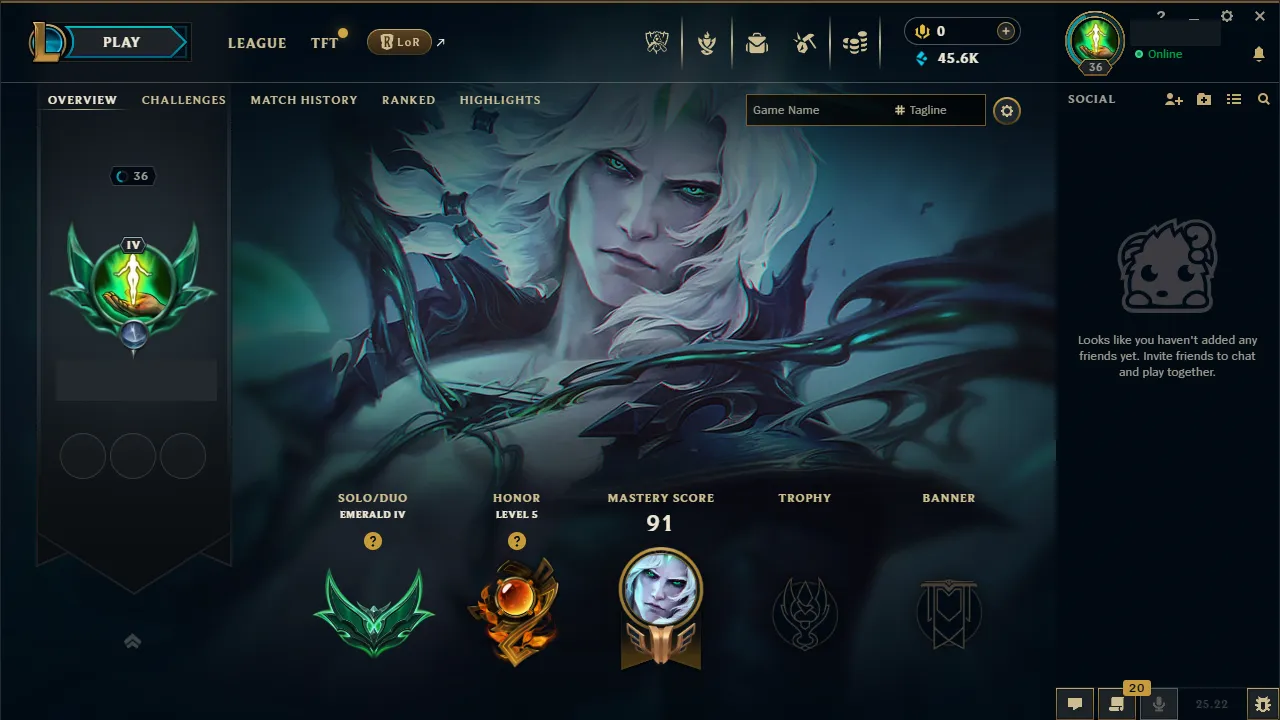Mute the microphone at bottom right
Image resolution: width=1280 pixels, height=720 pixels.
pyautogui.click(x=1159, y=703)
